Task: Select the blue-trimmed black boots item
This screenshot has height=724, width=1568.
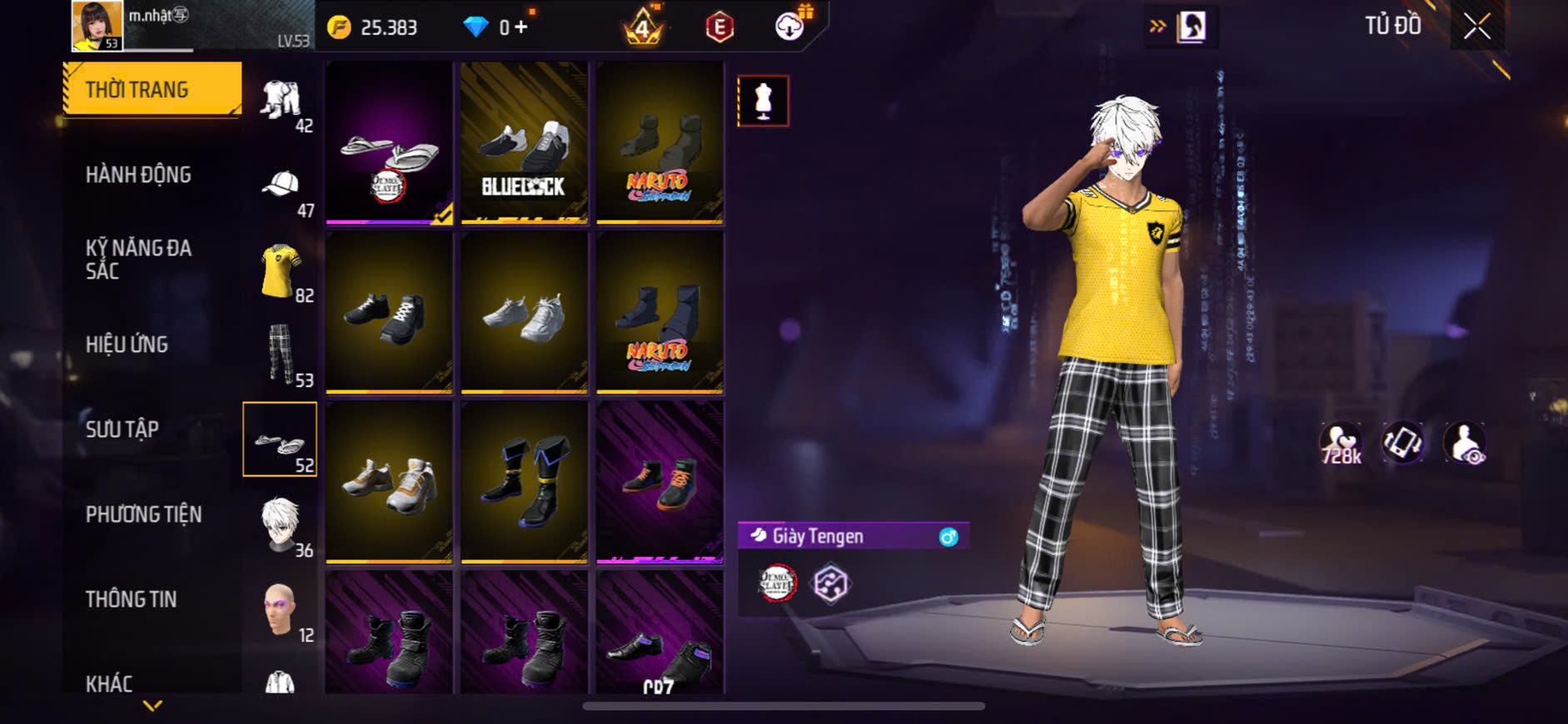Action: pos(524,482)
